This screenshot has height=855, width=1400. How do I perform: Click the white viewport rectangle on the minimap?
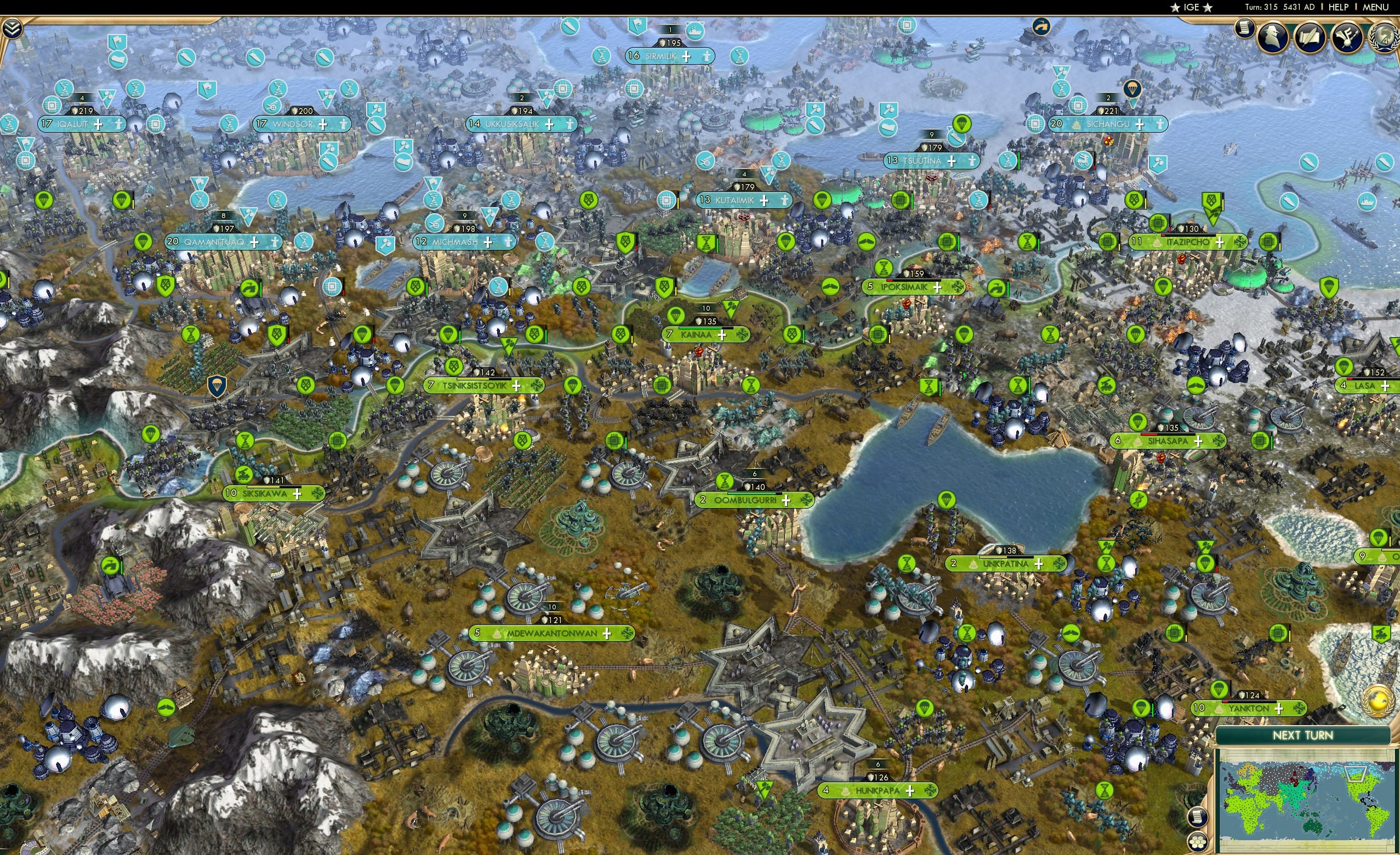[x=1356, y=774]
